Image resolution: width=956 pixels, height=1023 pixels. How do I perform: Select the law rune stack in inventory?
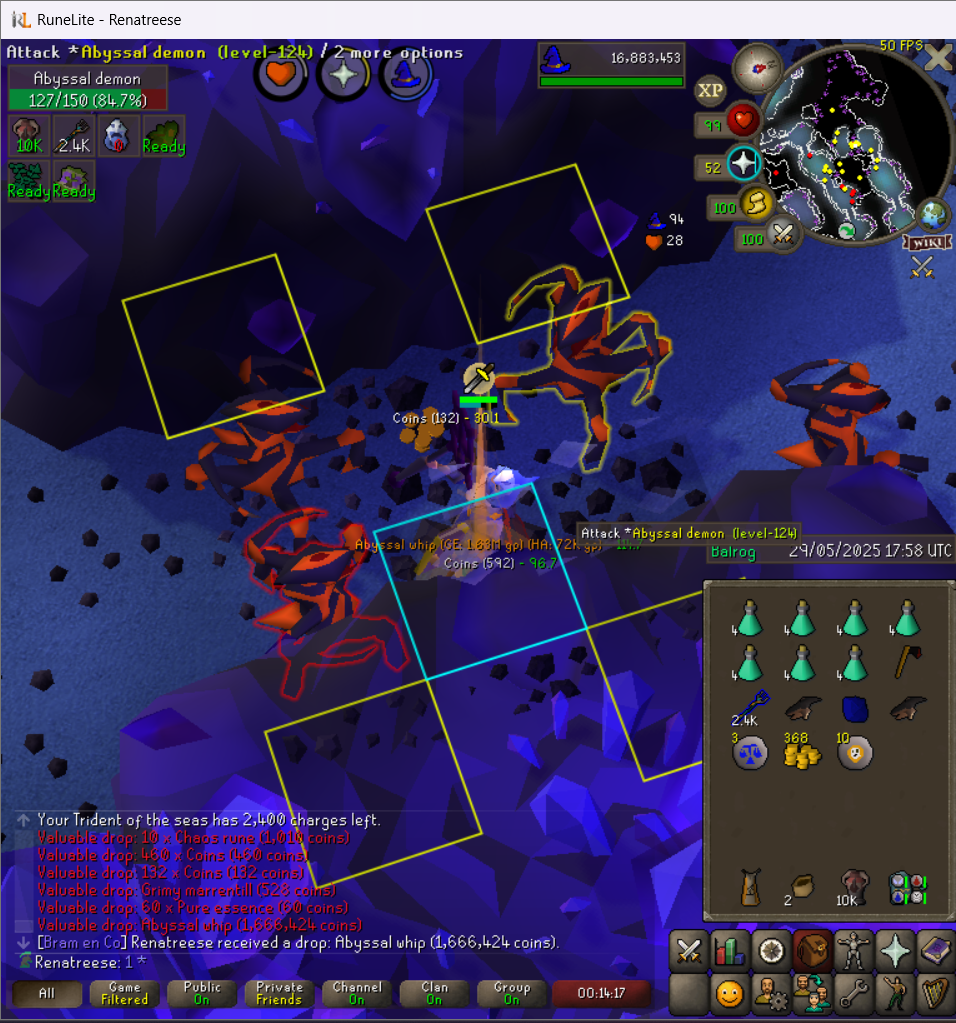[x=748, y=752]
